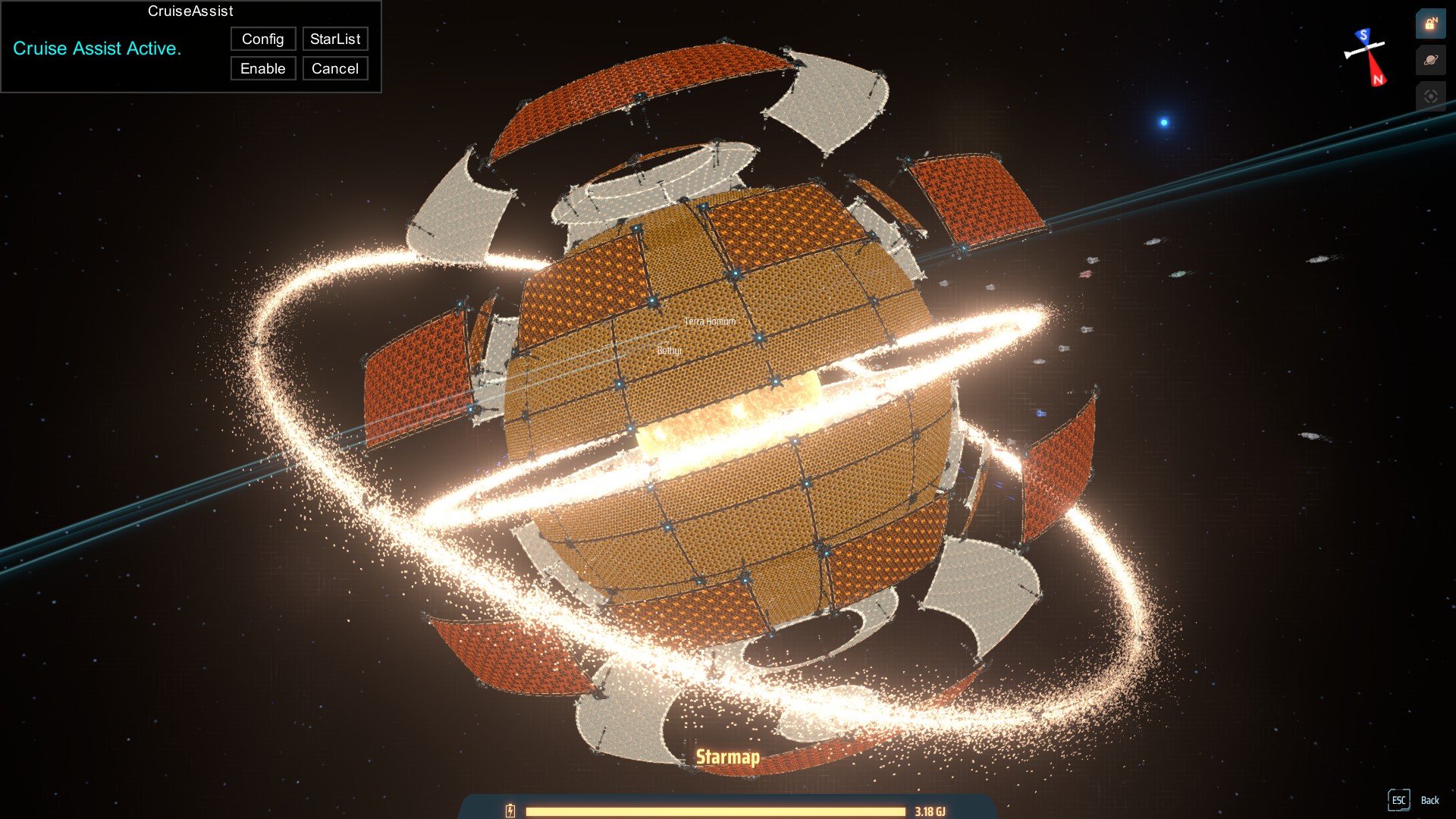
Task: Select the locate target reticle icon
Action: coord(1430,96)
